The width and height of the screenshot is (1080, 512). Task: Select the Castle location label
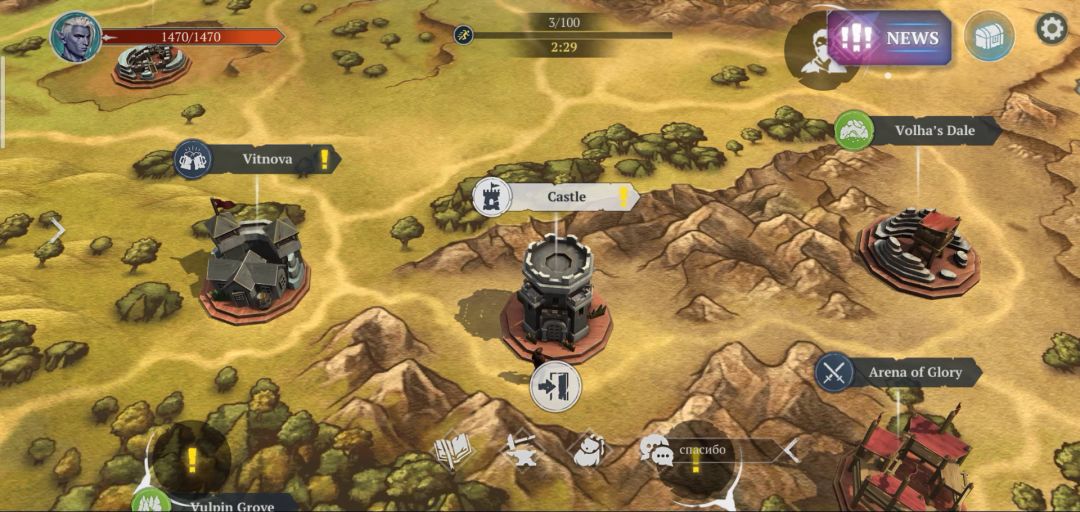(x=566, y=197)
